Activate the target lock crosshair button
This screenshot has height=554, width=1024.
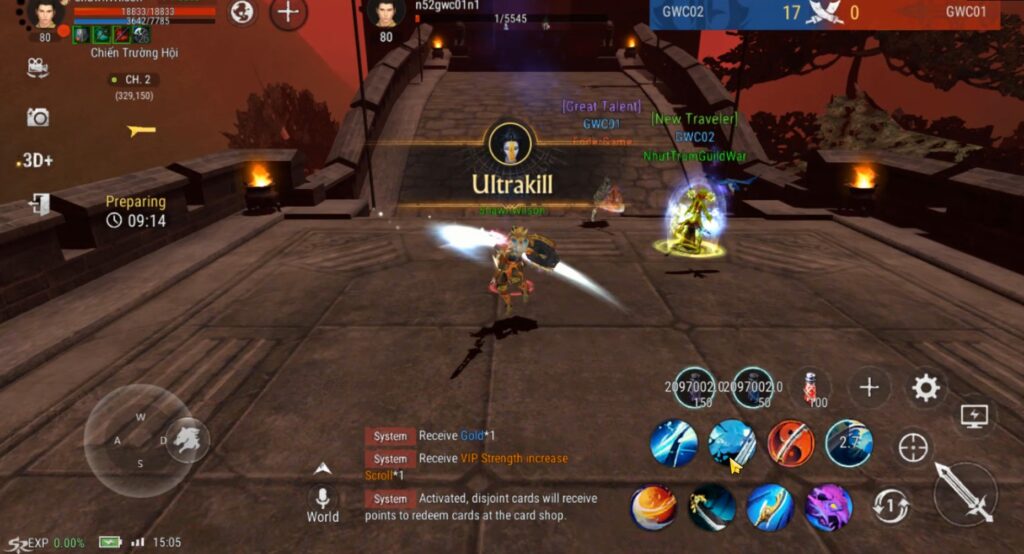(x=913, y=447)
